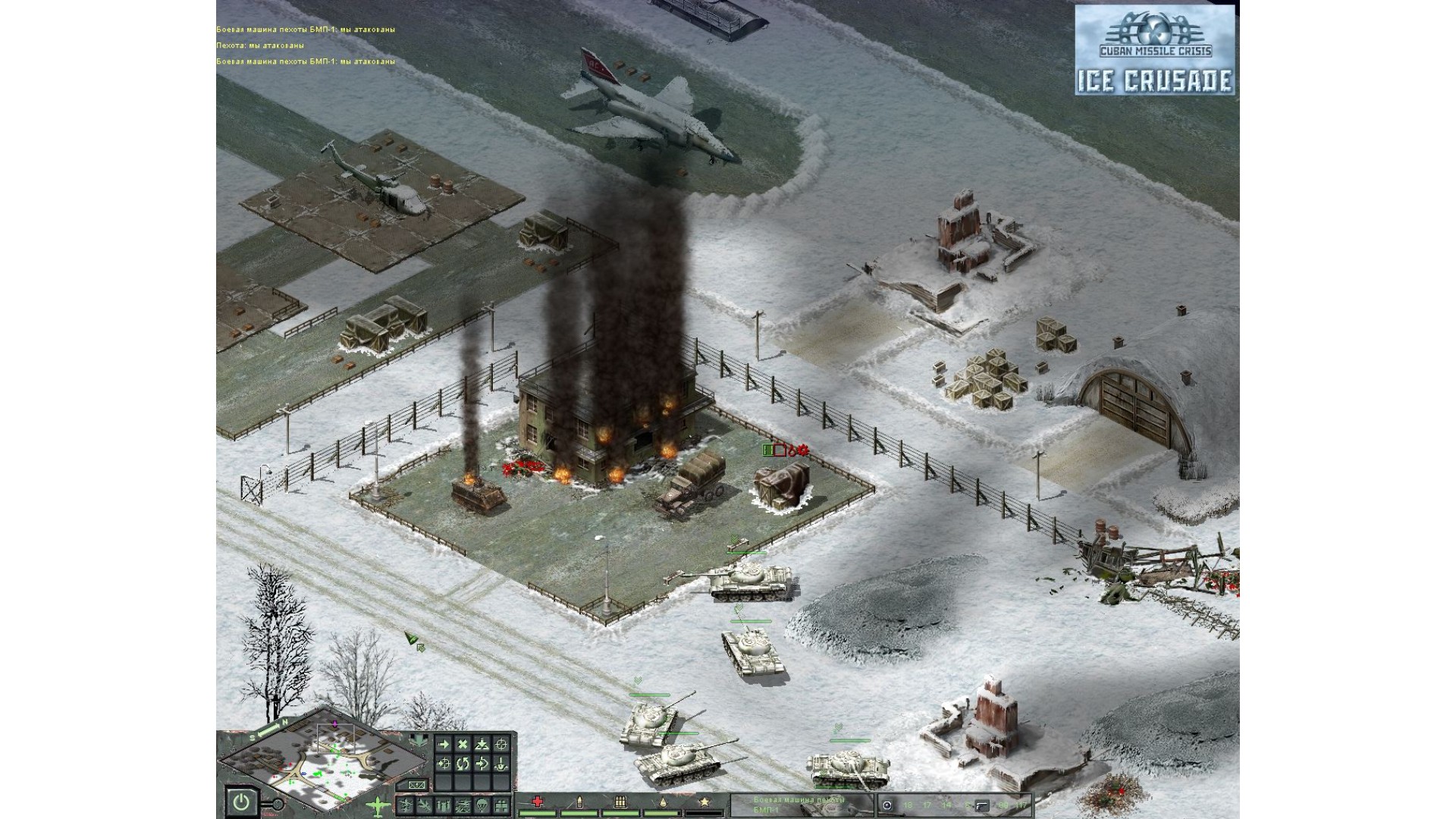Viewport: 1456px width, 819px height.
Task: Activate the stop order (X icon)
Action: coord(463,745)
